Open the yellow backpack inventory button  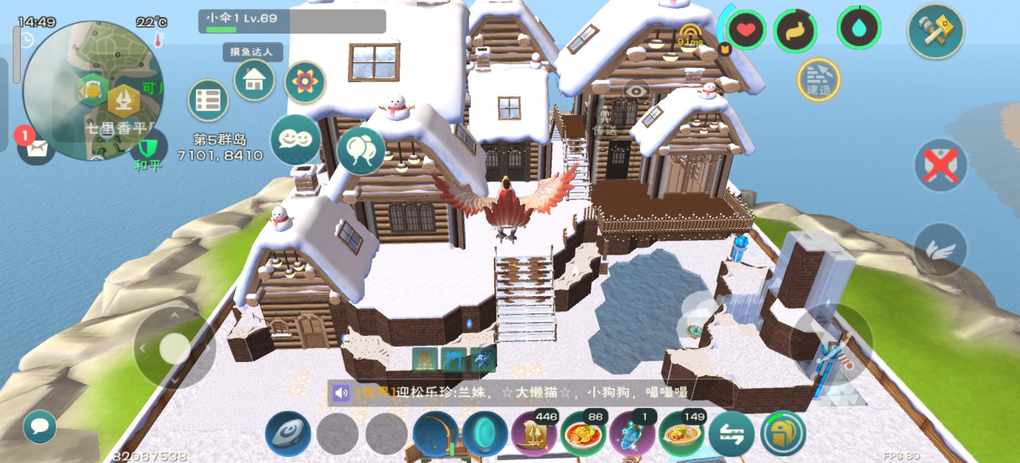[x=783, y=435]
